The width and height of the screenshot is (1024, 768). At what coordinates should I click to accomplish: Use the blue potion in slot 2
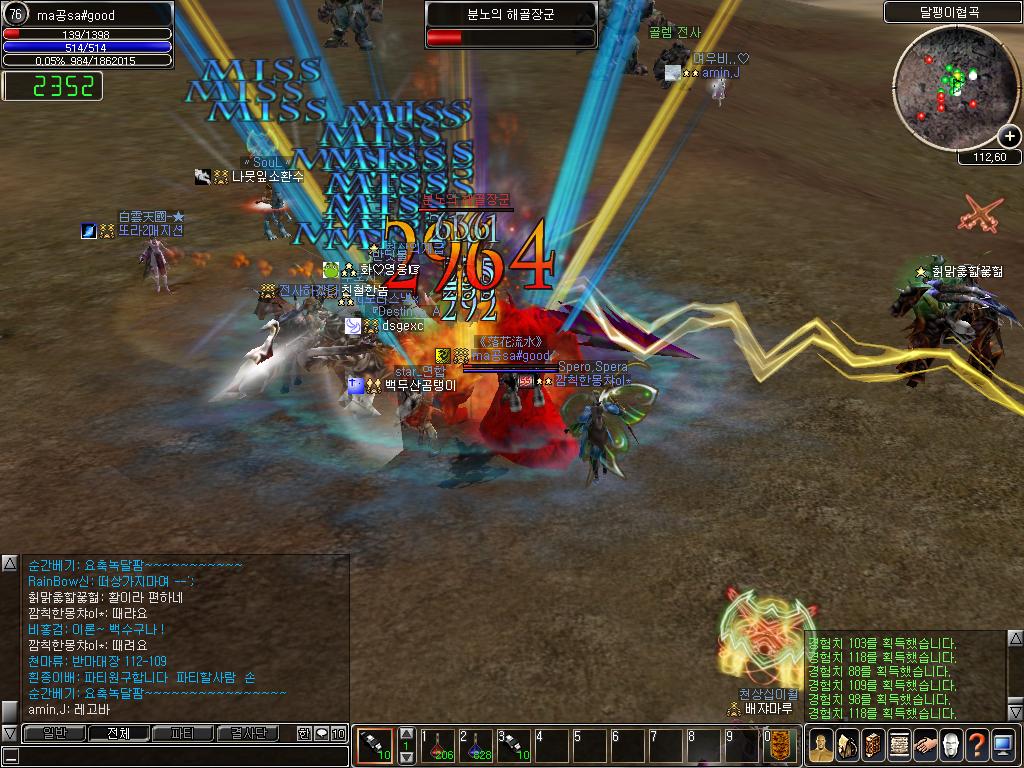coord(476,746)
